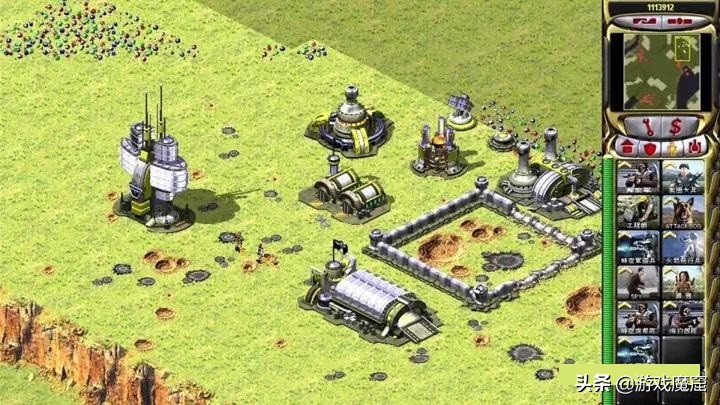Train a Tanya commando
720x405 pixels.
[x=683, y=284]
